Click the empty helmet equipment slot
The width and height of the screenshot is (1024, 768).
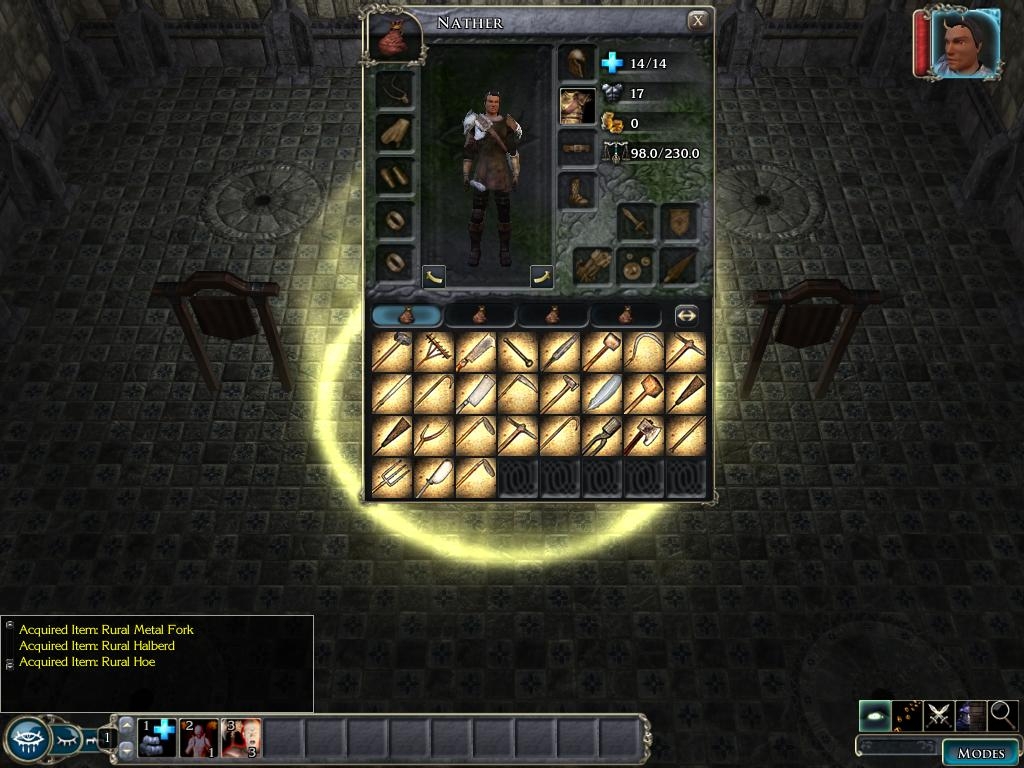[x=577, y=62]
